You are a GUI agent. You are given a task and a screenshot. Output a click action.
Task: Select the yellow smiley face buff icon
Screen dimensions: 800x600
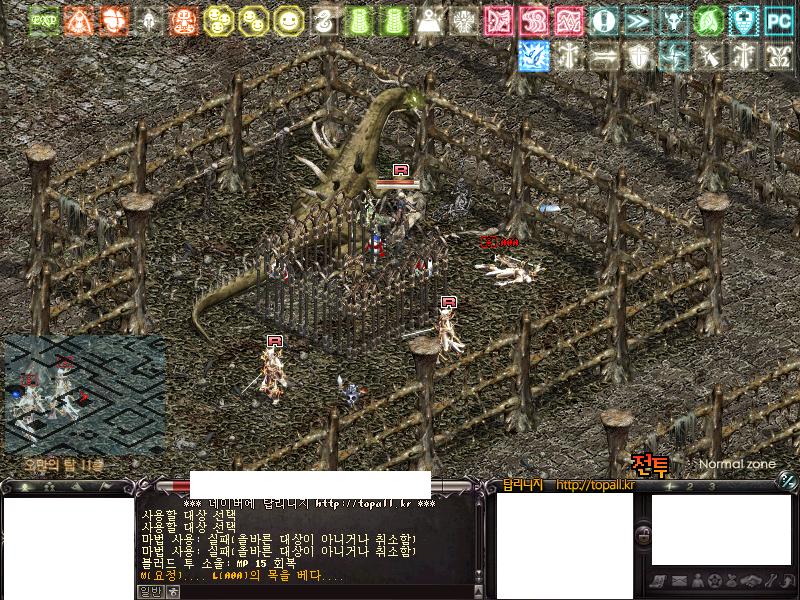[288, 20]
